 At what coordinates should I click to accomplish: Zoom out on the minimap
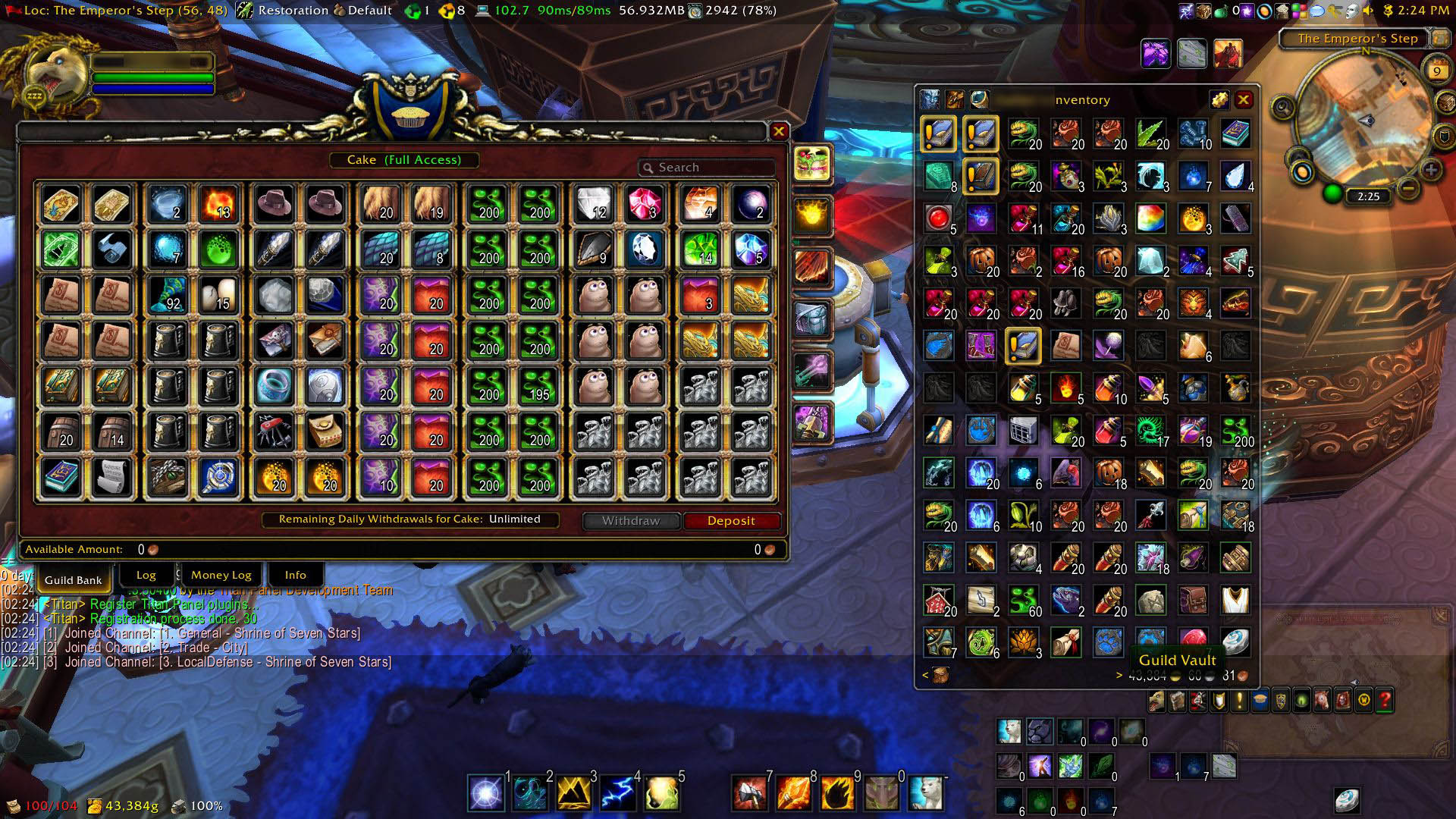click(x=1407, y=187)
